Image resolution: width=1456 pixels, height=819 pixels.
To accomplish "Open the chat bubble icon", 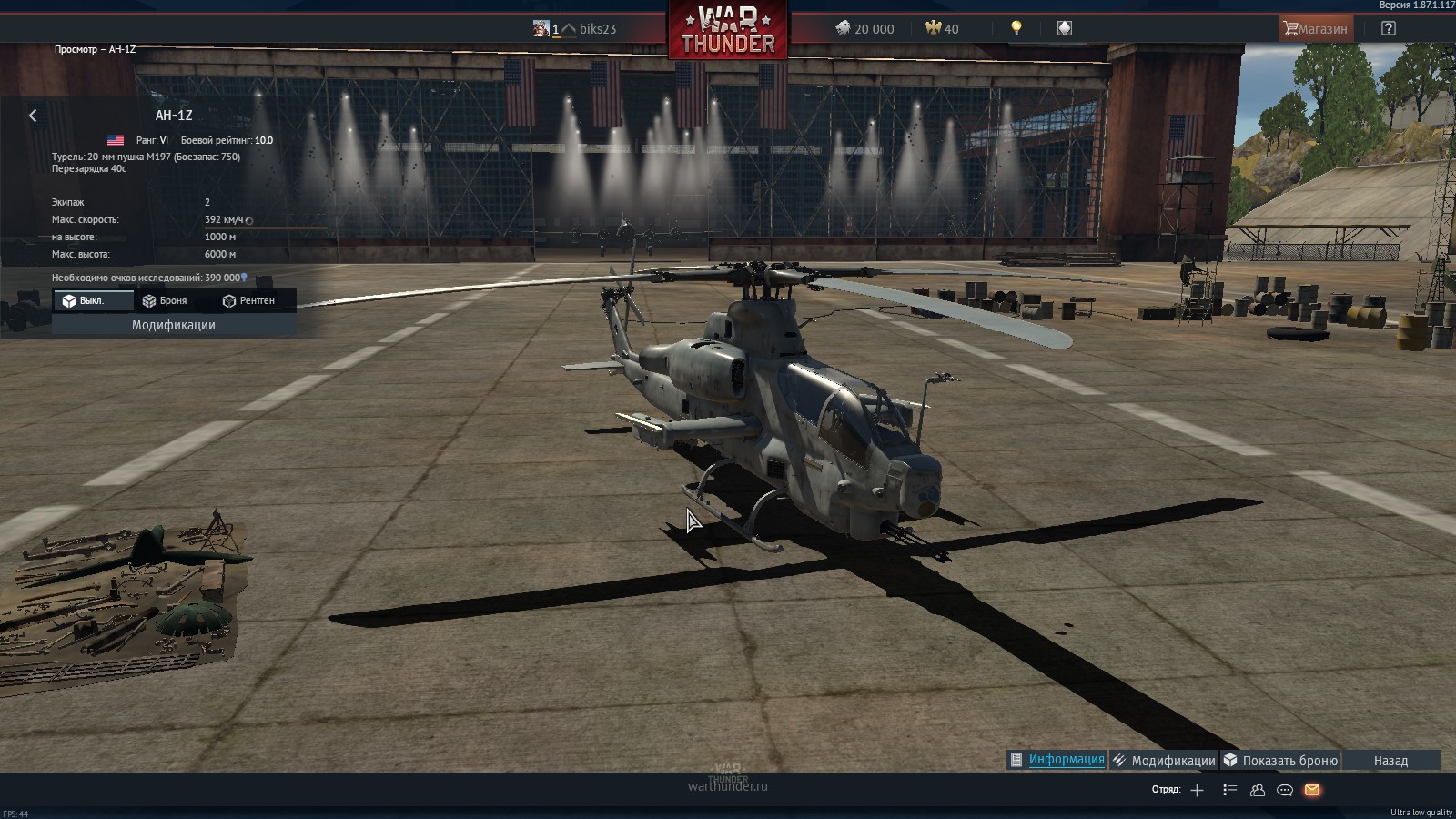I will click(1283, 791).
